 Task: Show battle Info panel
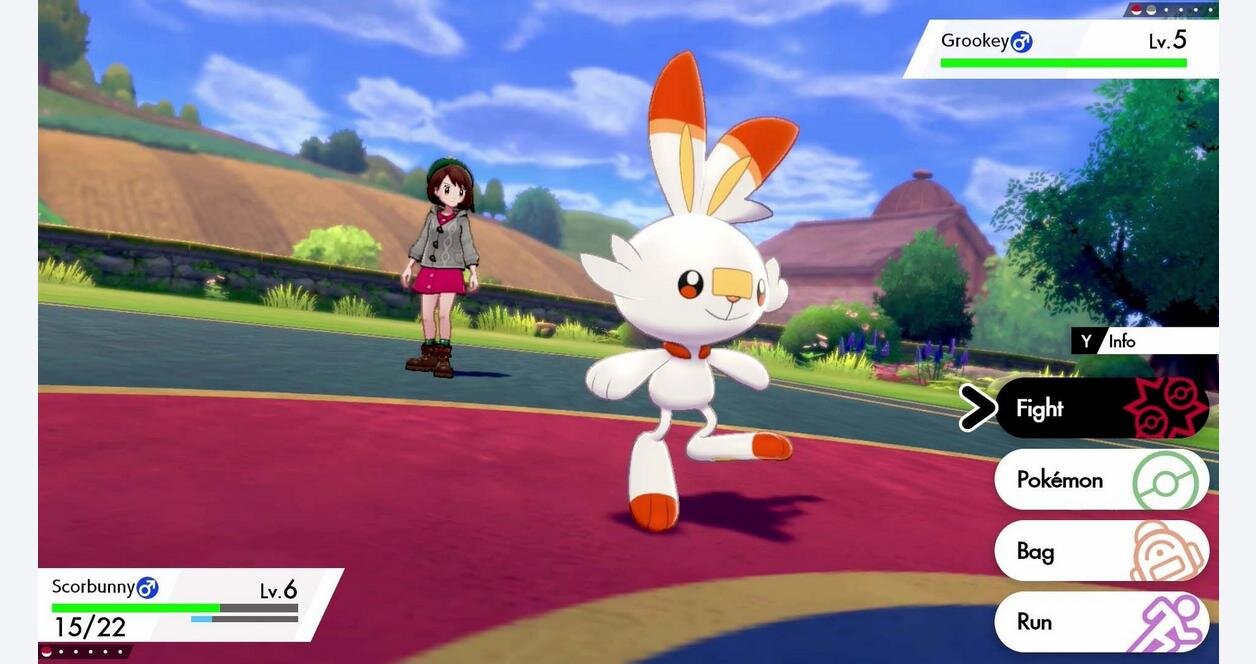(x=1143, y=341)
